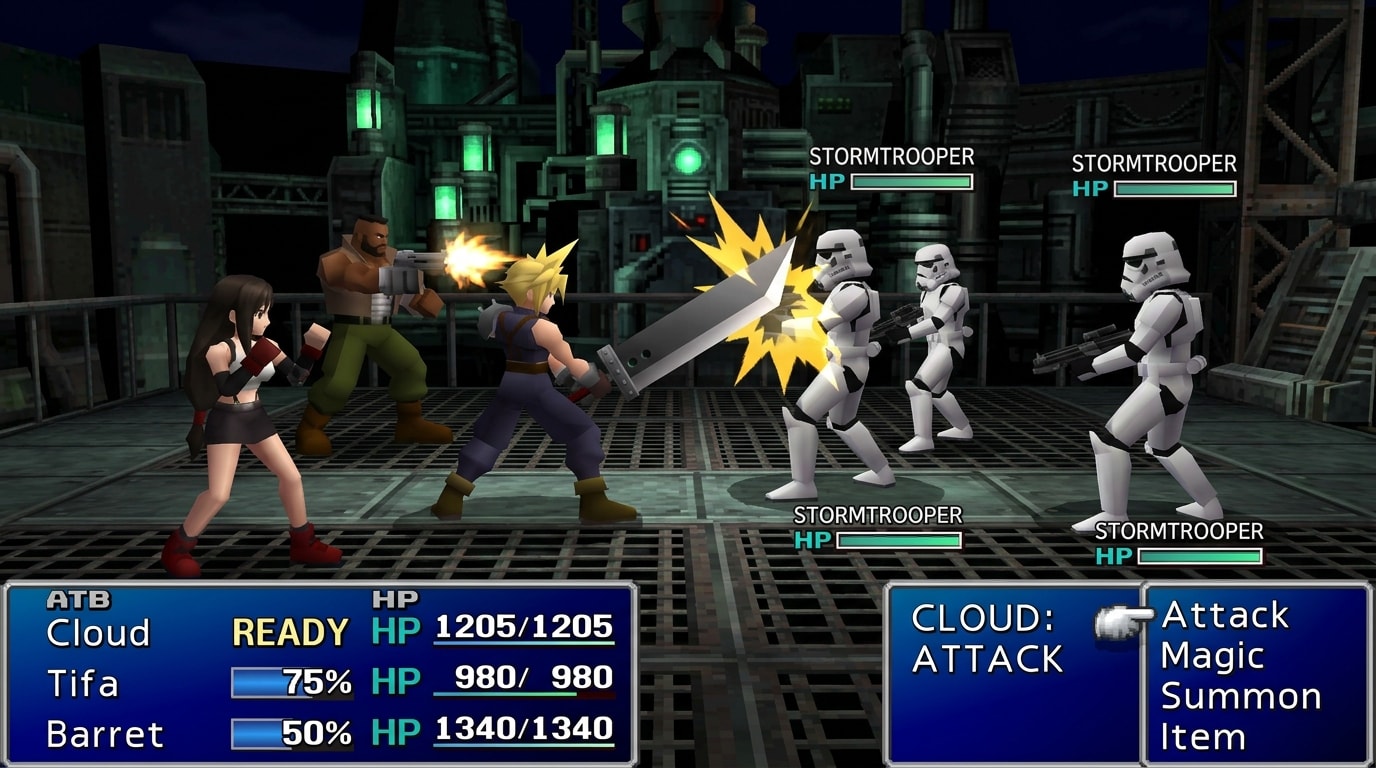Open the Summon command list
The height and width of the screenshot is (768, 1376).
coord(1240,697)
